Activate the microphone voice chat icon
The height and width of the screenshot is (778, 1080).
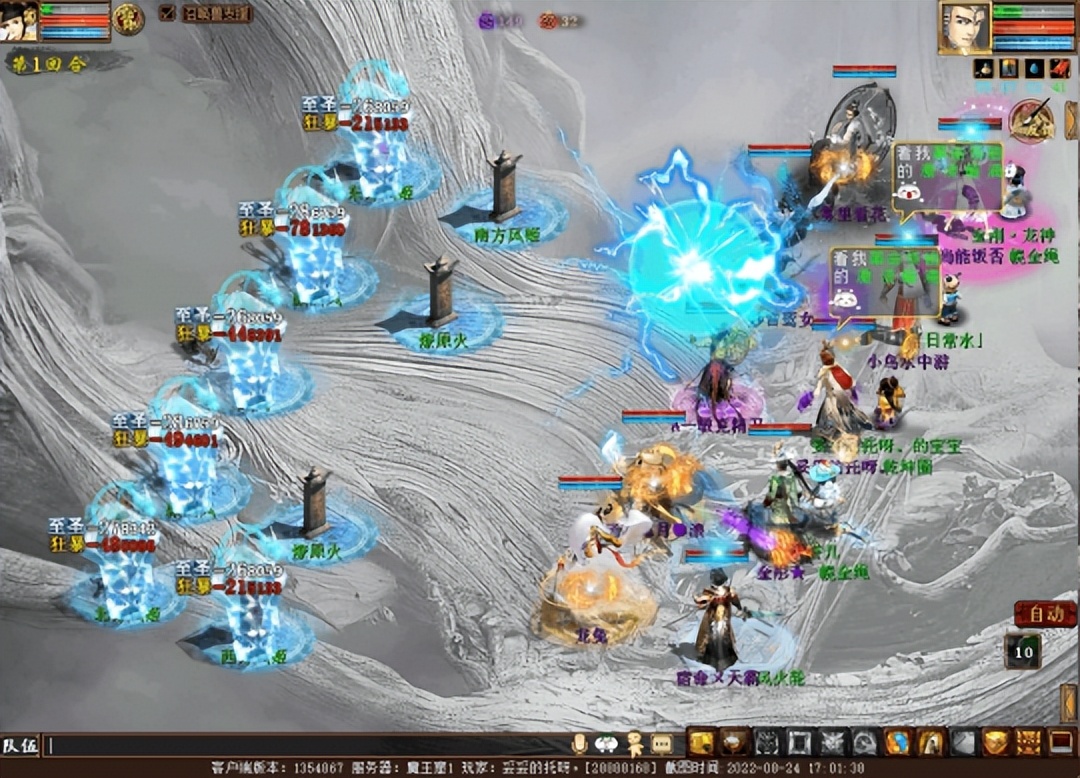point(579,744)
